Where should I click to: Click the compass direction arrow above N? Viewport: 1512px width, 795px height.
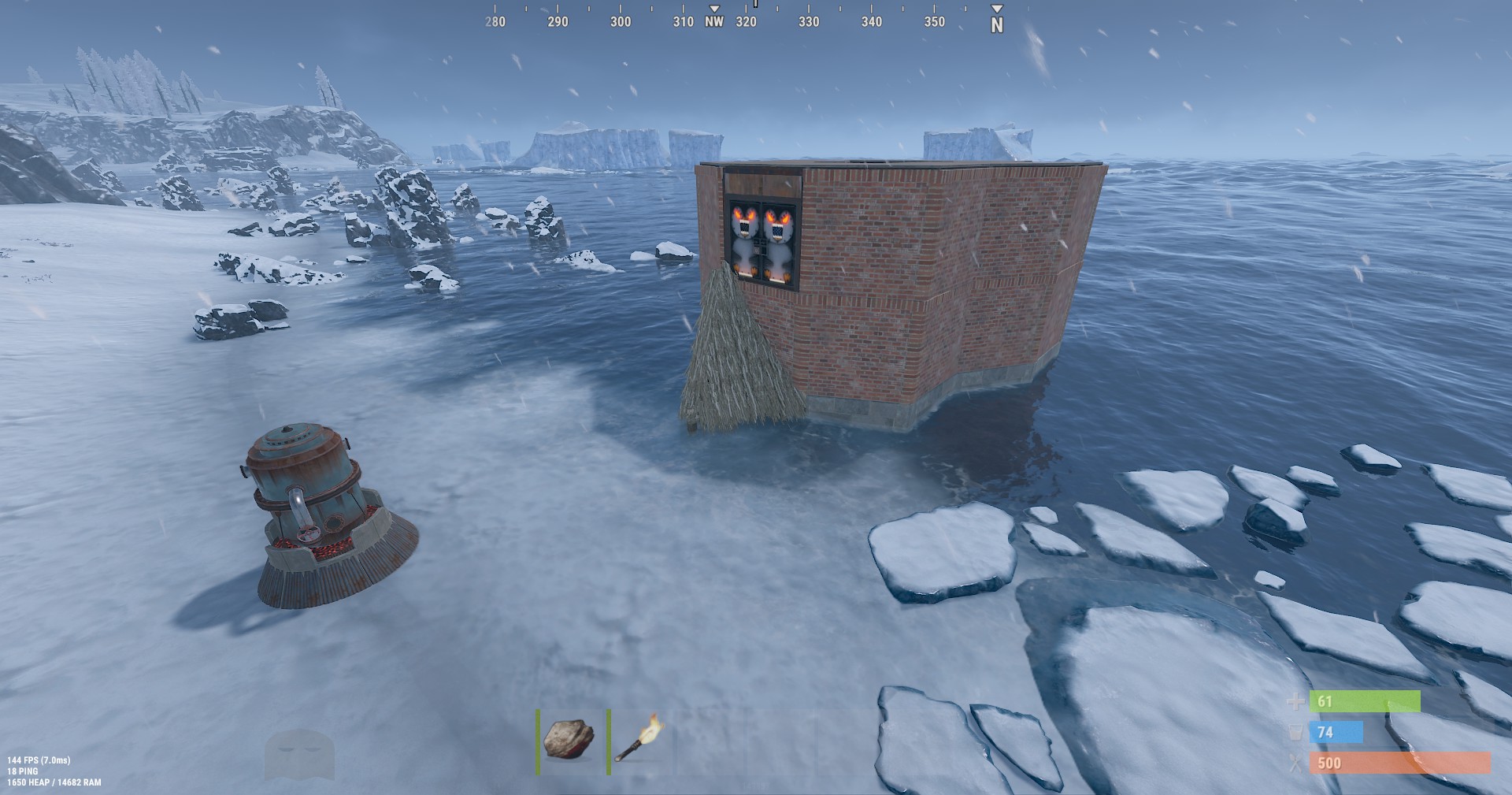point(995,8)
